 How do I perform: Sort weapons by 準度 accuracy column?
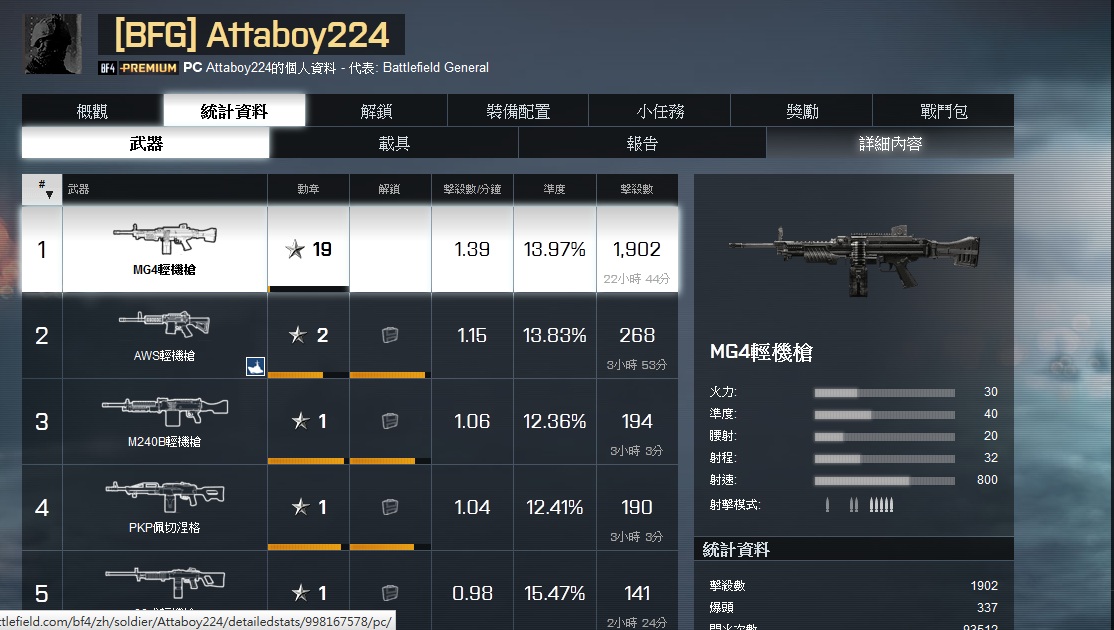(x=555, y=189)
